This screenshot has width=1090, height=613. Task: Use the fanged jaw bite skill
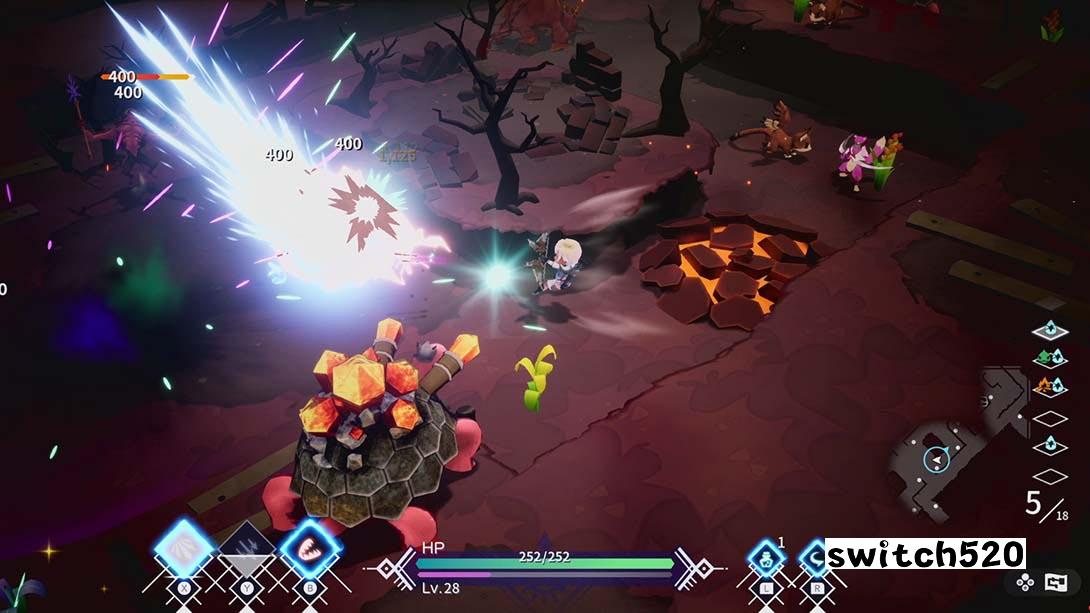tap(309, 549)
